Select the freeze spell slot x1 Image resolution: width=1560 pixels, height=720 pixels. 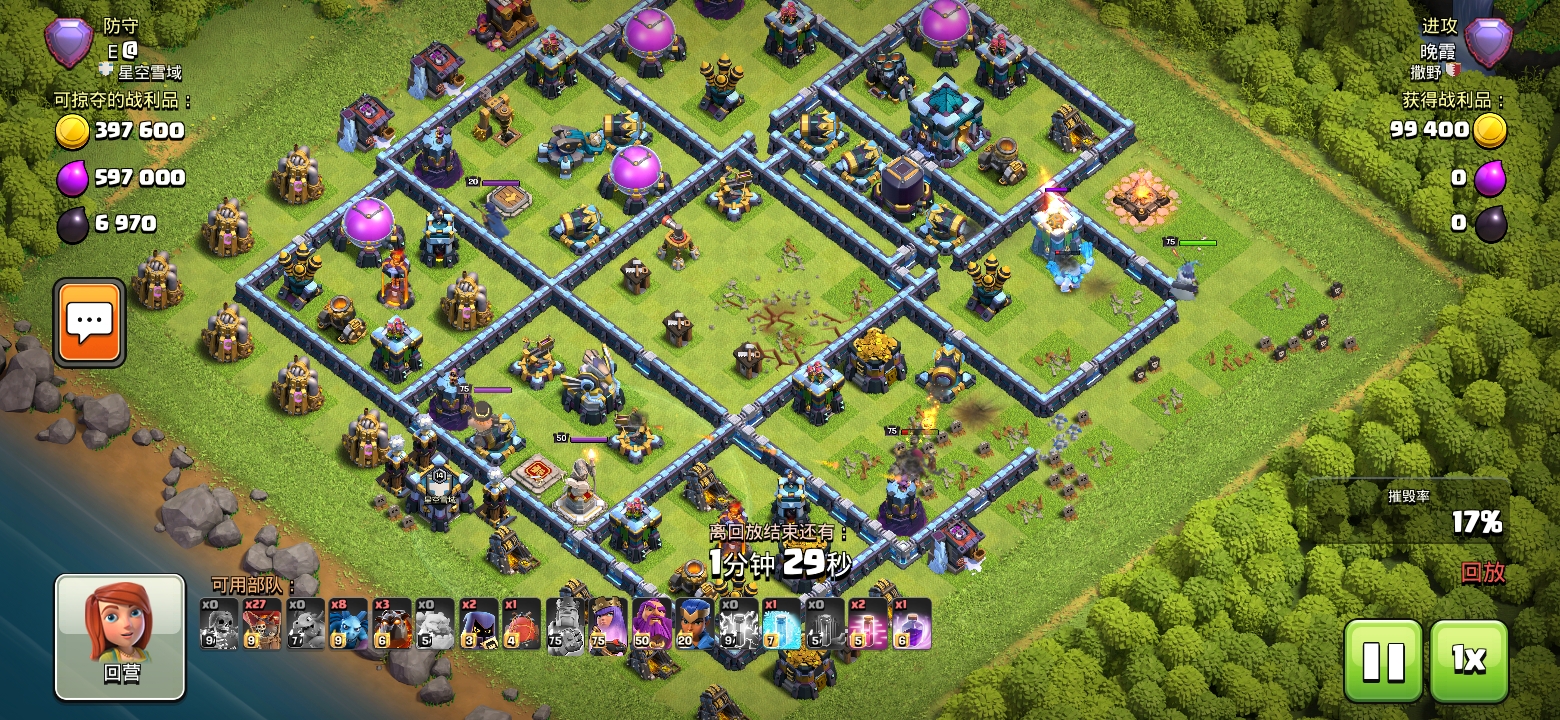point(782,624)
